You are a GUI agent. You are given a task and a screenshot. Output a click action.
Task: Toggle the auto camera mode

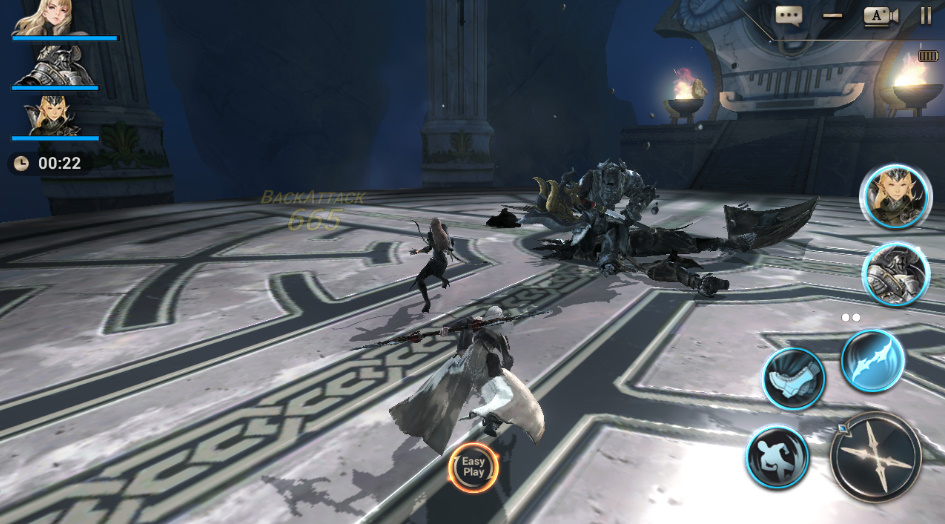pyautogui.click(x=881, y=15)
